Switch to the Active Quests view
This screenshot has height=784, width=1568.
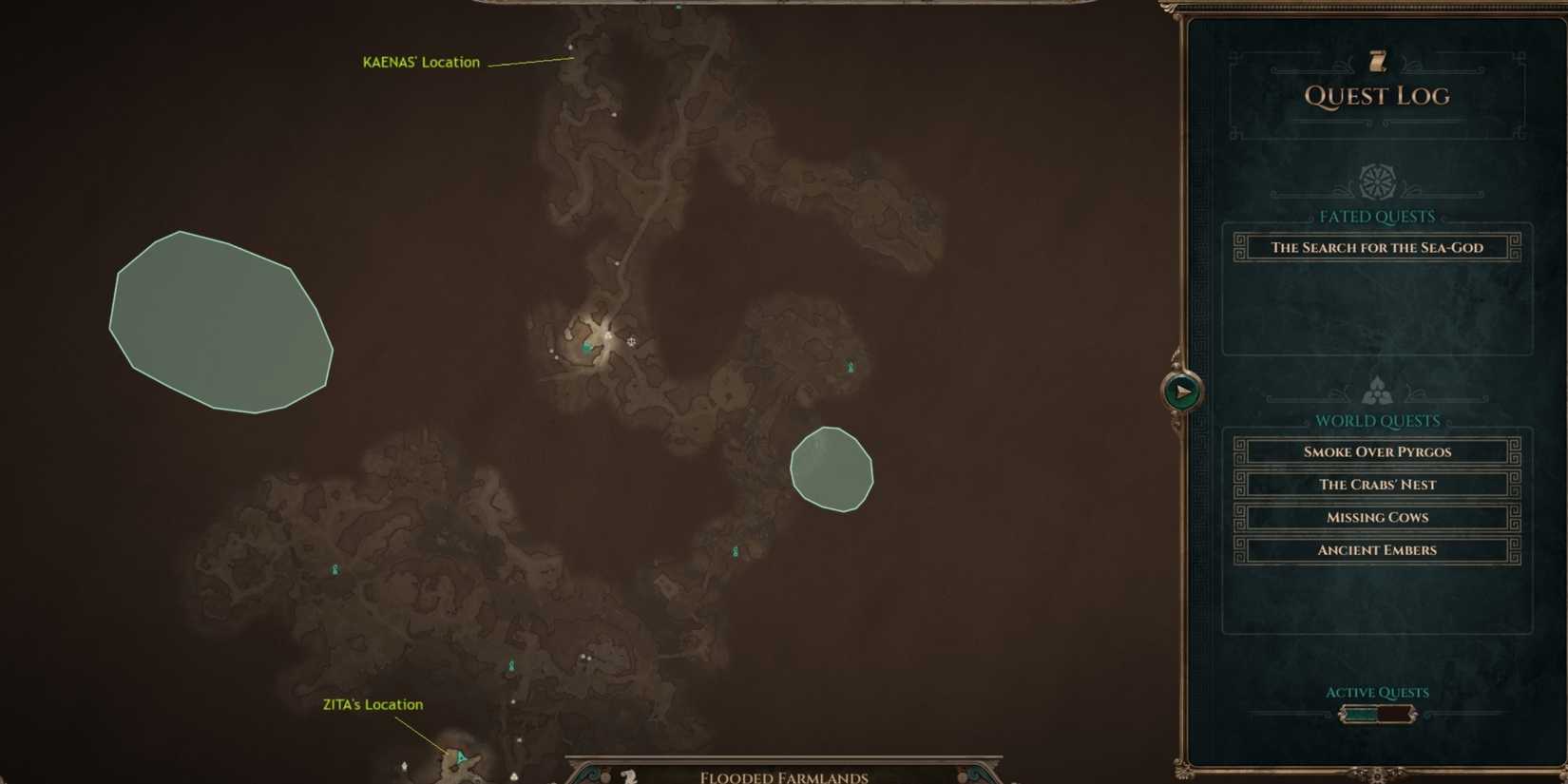(x=1376, y=692)
